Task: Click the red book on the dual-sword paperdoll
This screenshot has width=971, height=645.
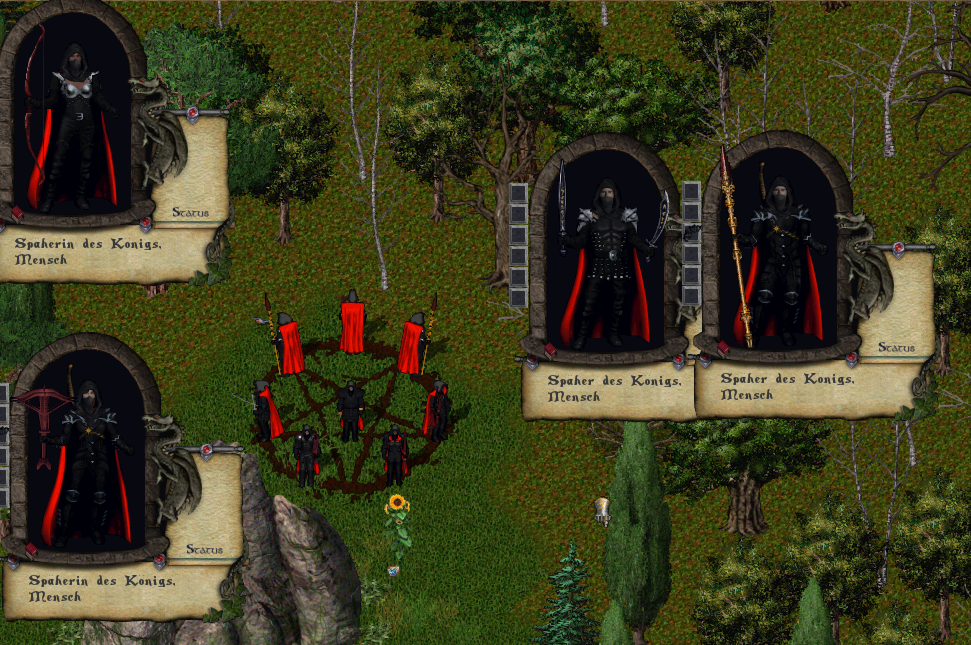Action: coord(550,349)
